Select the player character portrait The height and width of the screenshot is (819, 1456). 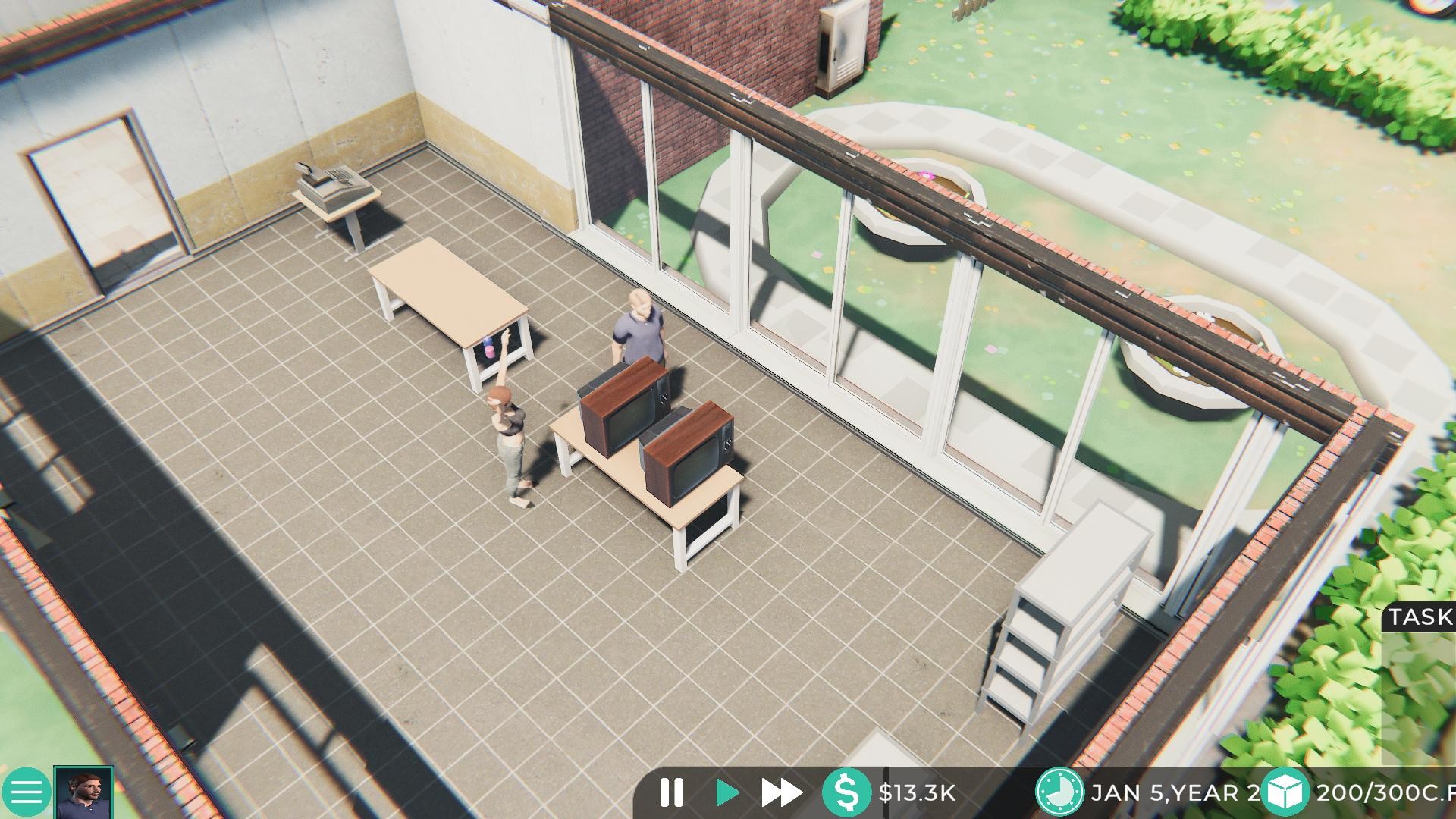[82, 792]
